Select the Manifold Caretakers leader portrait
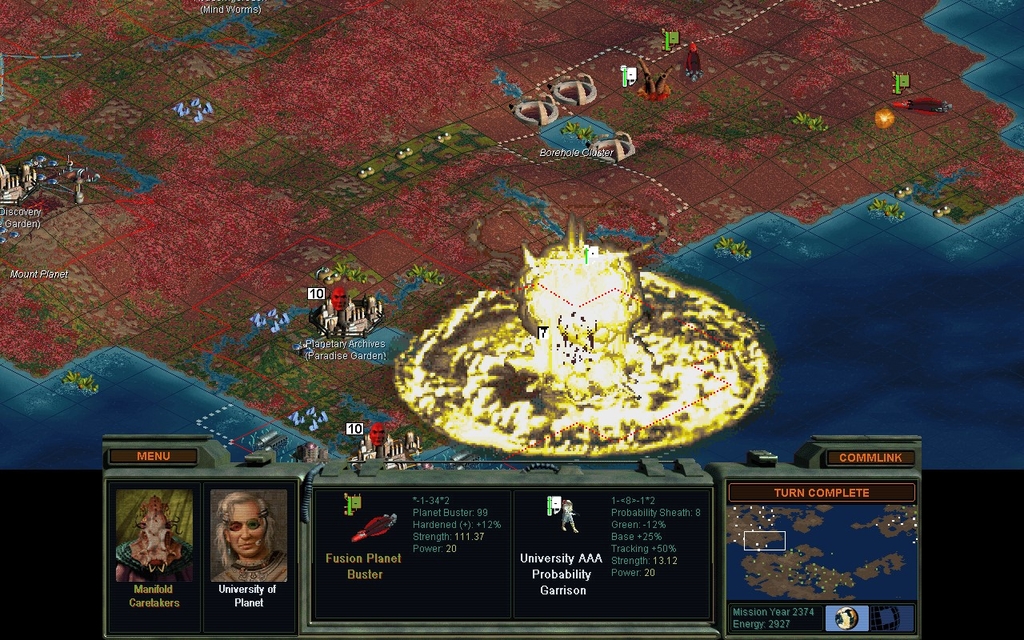 pyautogui.click(x=154, y=535)
